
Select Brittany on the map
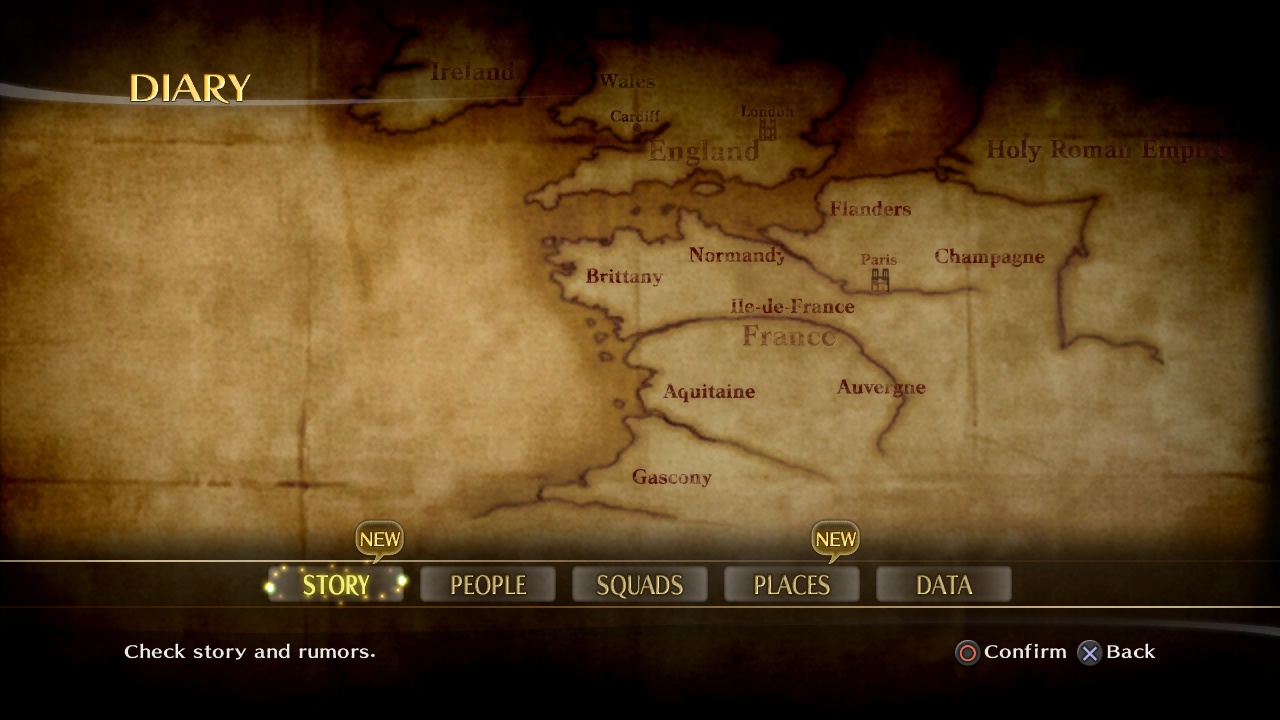pos(622,277)
